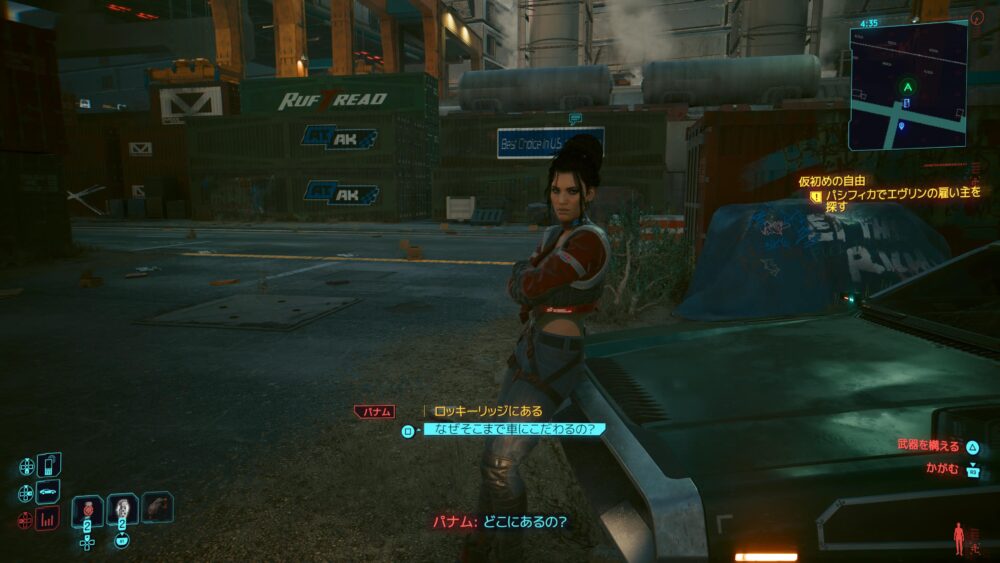
Task: Select the fist weapon slot
Action: (157, 507)
